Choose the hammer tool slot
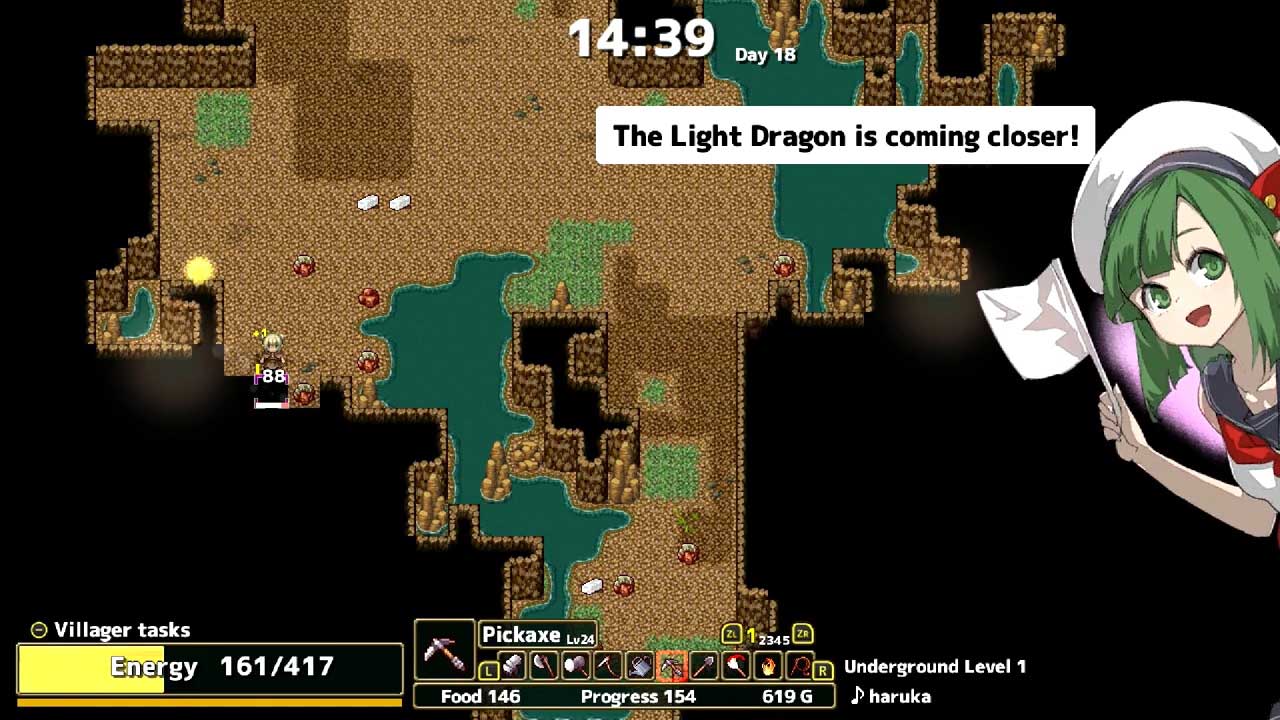Screen dimensions: 1280x720 [x=576, y=665]
